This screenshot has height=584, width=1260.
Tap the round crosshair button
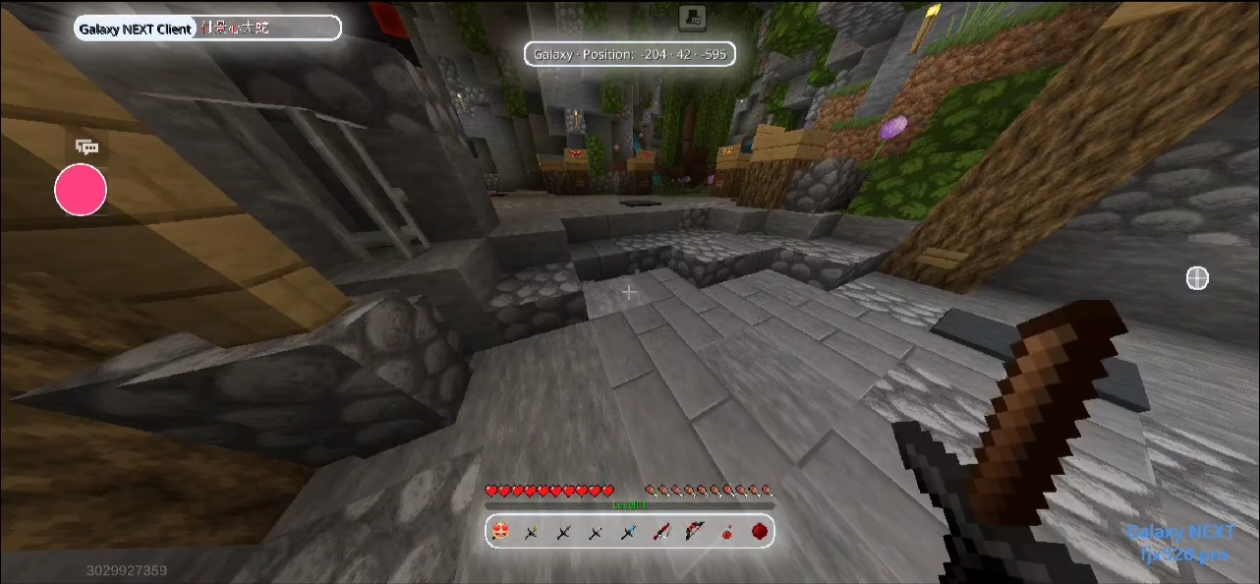click(1197, 278)
